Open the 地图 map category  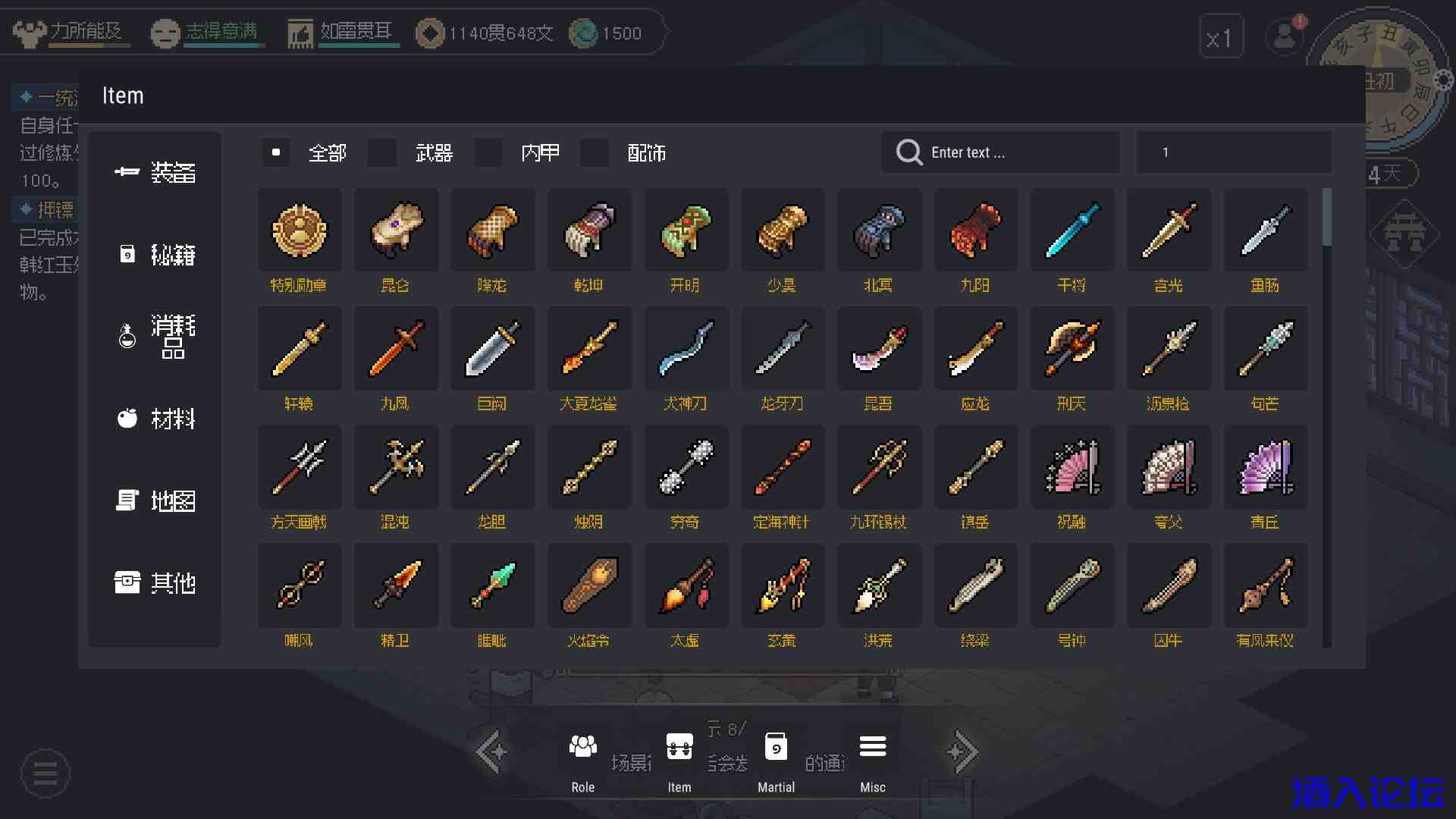[155, 500]
